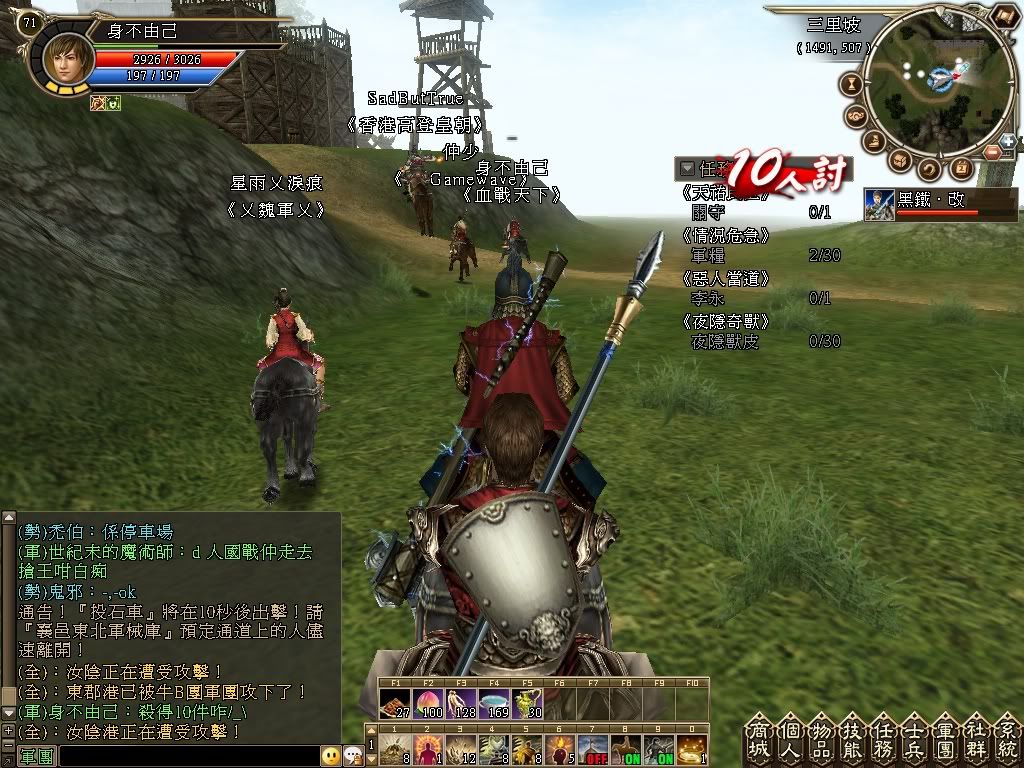Click the chat message input field
This screenshot has height=768, width=1024.
[188, 756]
